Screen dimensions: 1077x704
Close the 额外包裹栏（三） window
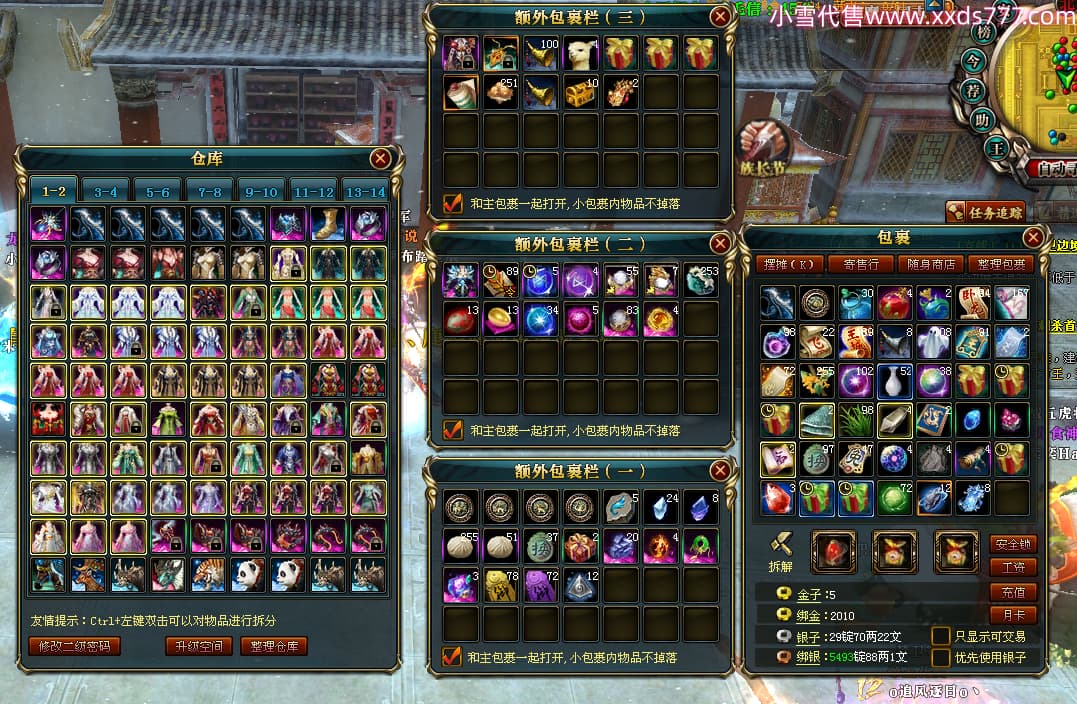[x=720, y=16]
